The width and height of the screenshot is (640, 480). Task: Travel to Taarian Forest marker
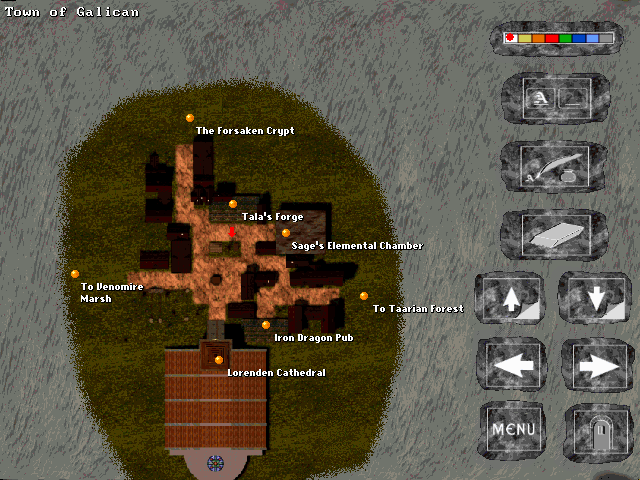(x=364, y=296)
